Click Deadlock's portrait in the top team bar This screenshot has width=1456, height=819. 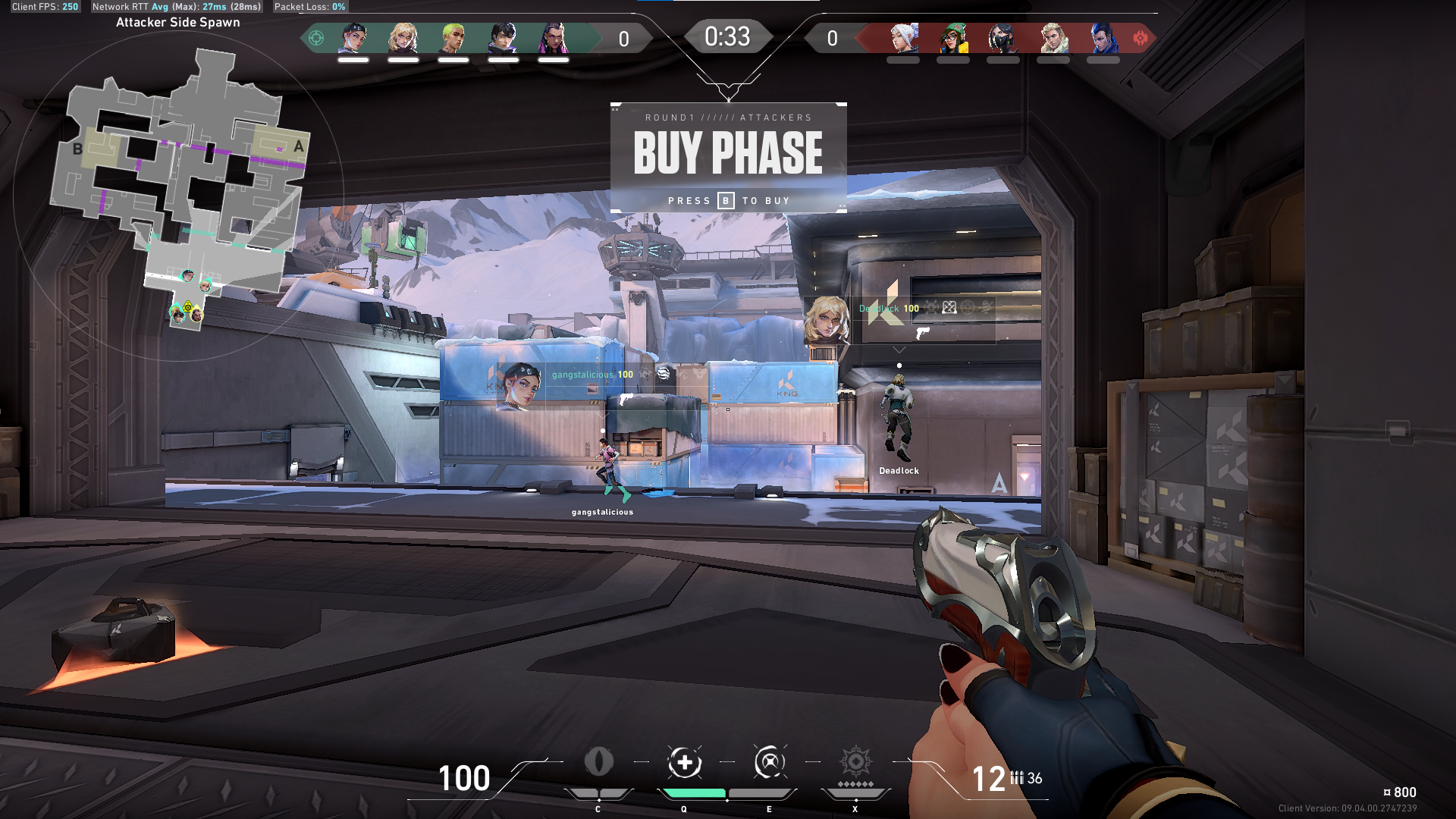tap(403, 38)
